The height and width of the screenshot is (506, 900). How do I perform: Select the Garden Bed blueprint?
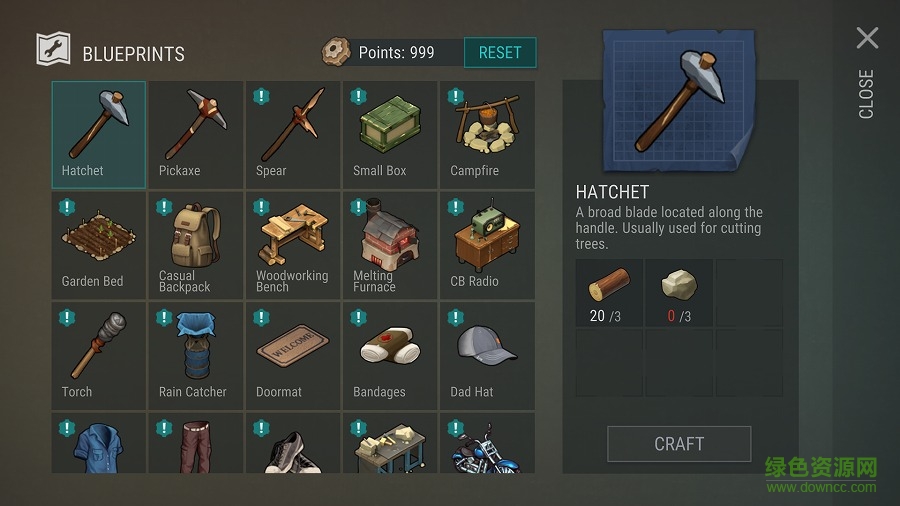point(98,244)
